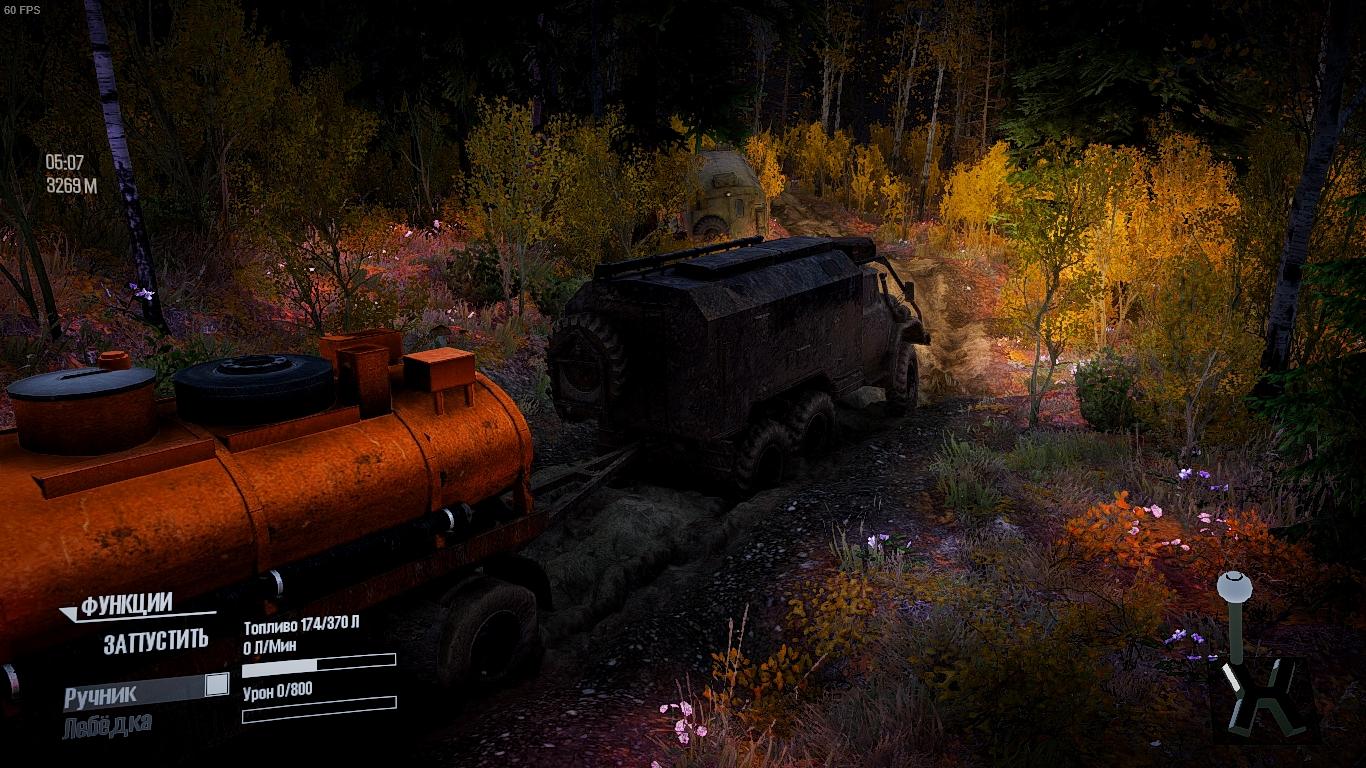This screenshot has width=1366, height=768.
Task: Click the gear shifter knob
Action: pos(1234,583)
